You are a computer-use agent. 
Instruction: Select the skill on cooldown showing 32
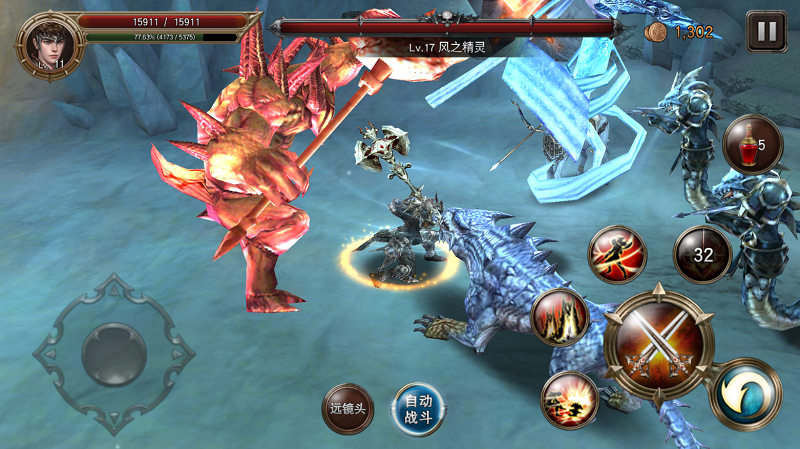coord(703,254)
